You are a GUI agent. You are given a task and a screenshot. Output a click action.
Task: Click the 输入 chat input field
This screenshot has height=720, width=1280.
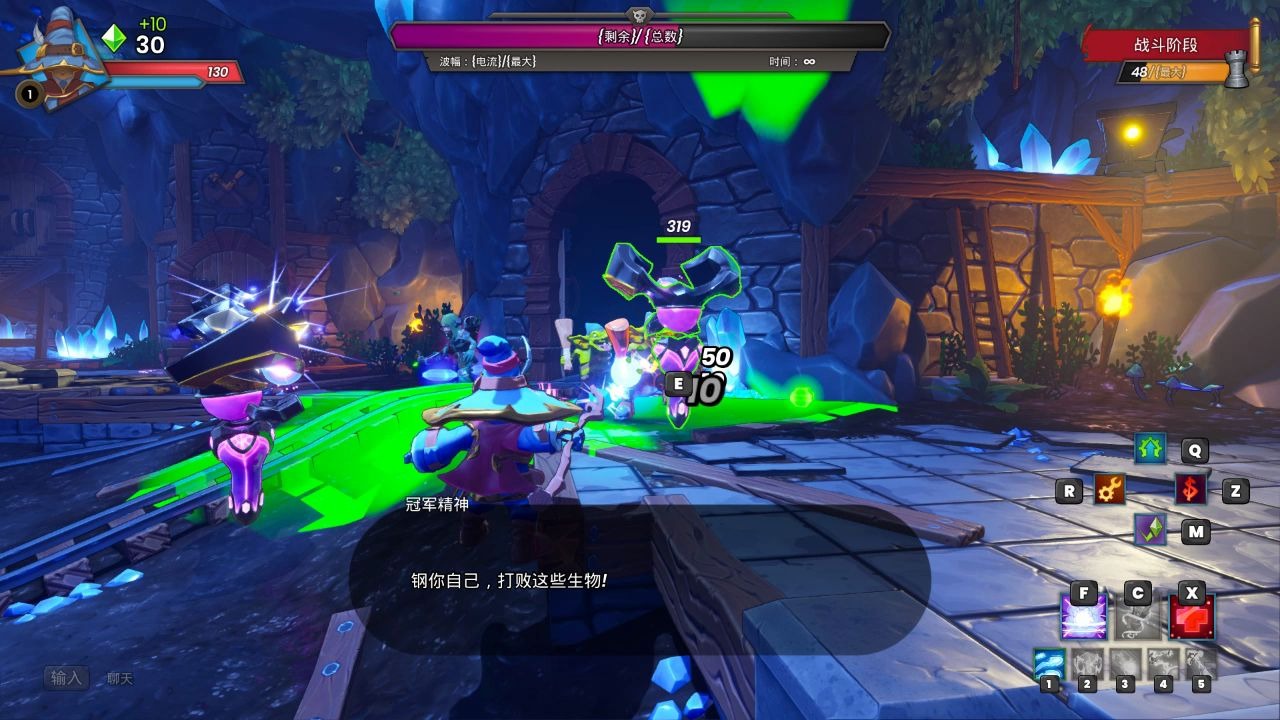tap(65, 677)
